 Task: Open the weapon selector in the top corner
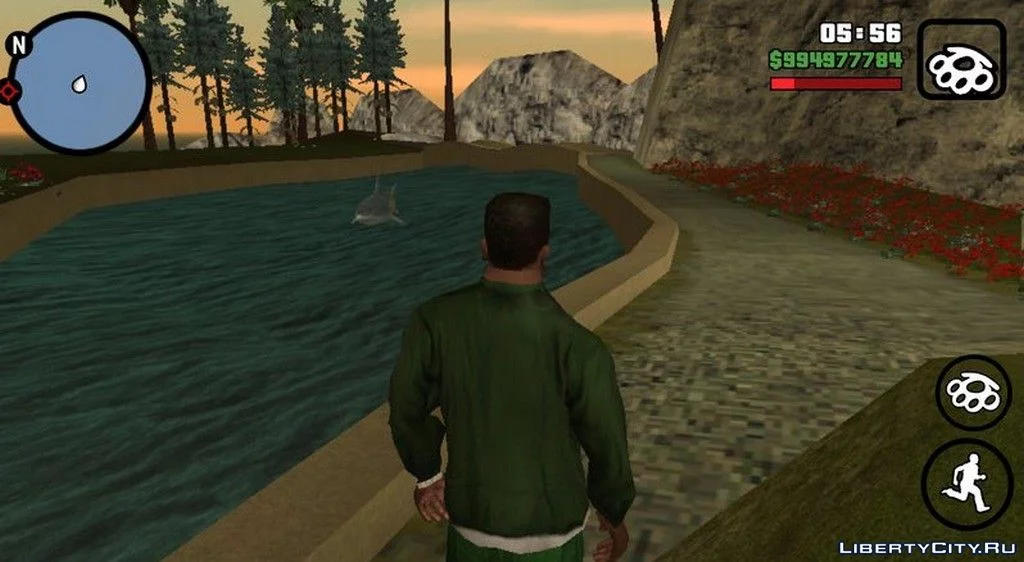[x=961, y=60]
